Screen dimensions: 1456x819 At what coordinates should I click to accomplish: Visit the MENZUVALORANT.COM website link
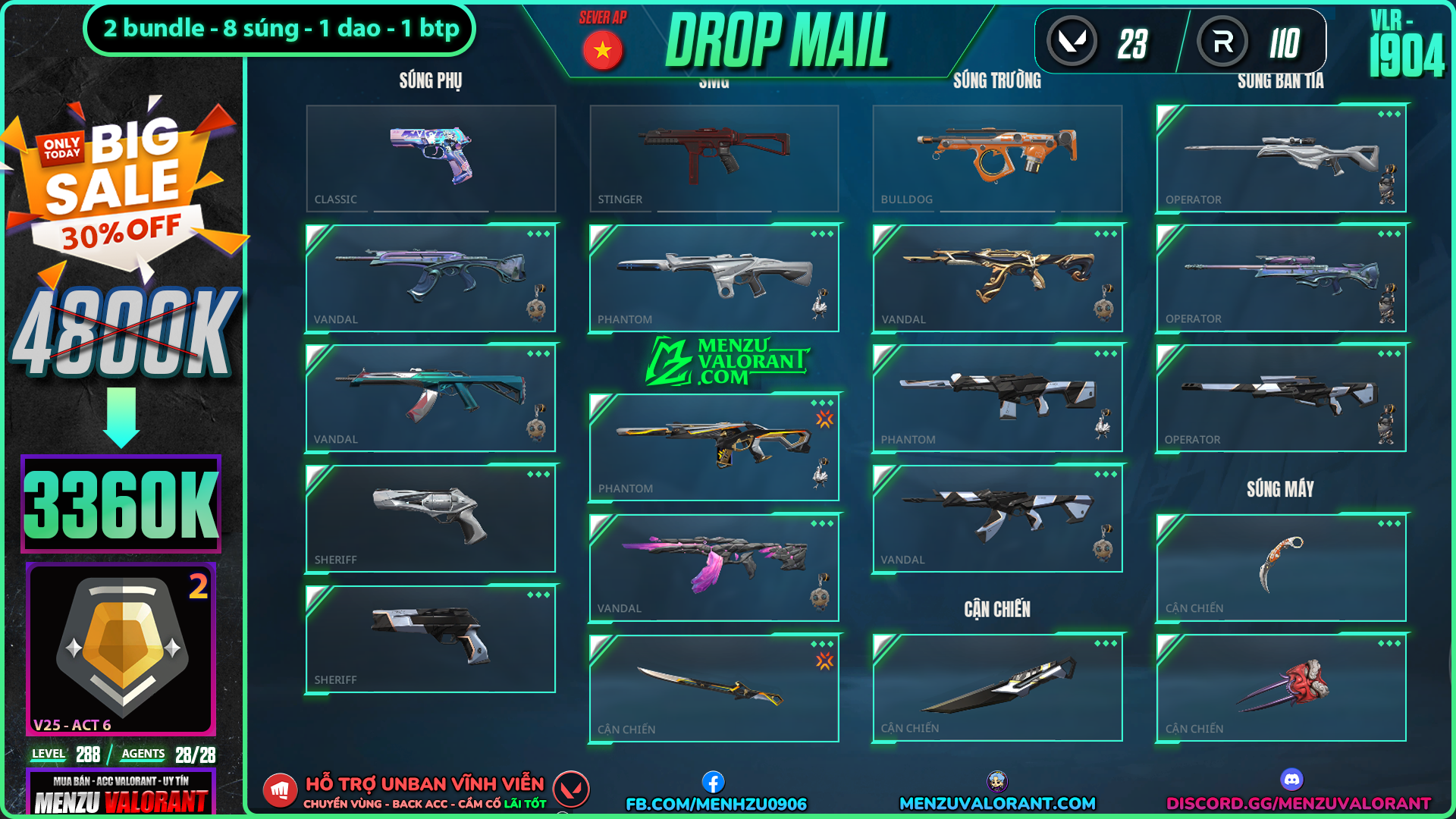997,803
